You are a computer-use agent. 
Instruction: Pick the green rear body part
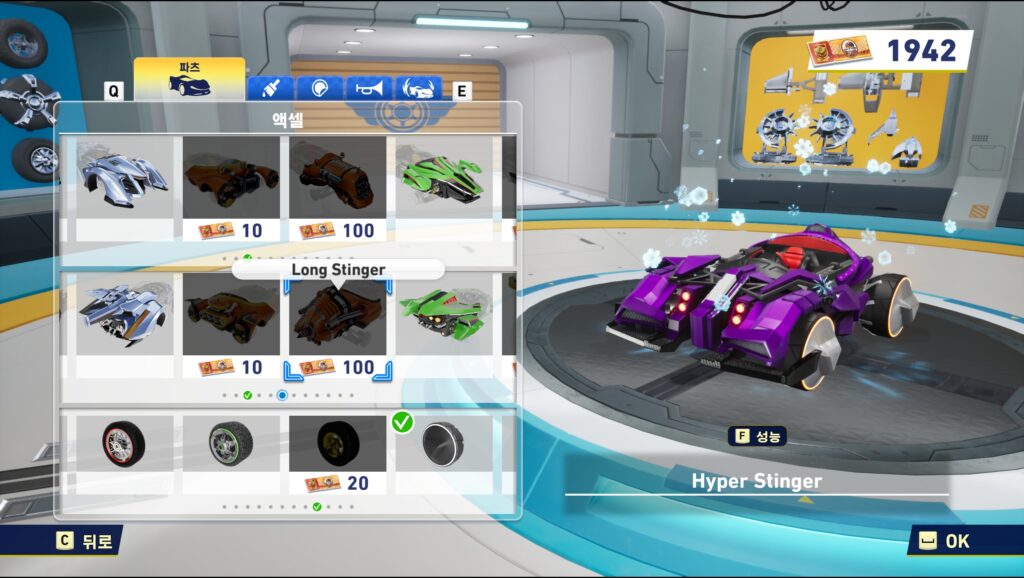pyautogui.click(x=442, y=315)
